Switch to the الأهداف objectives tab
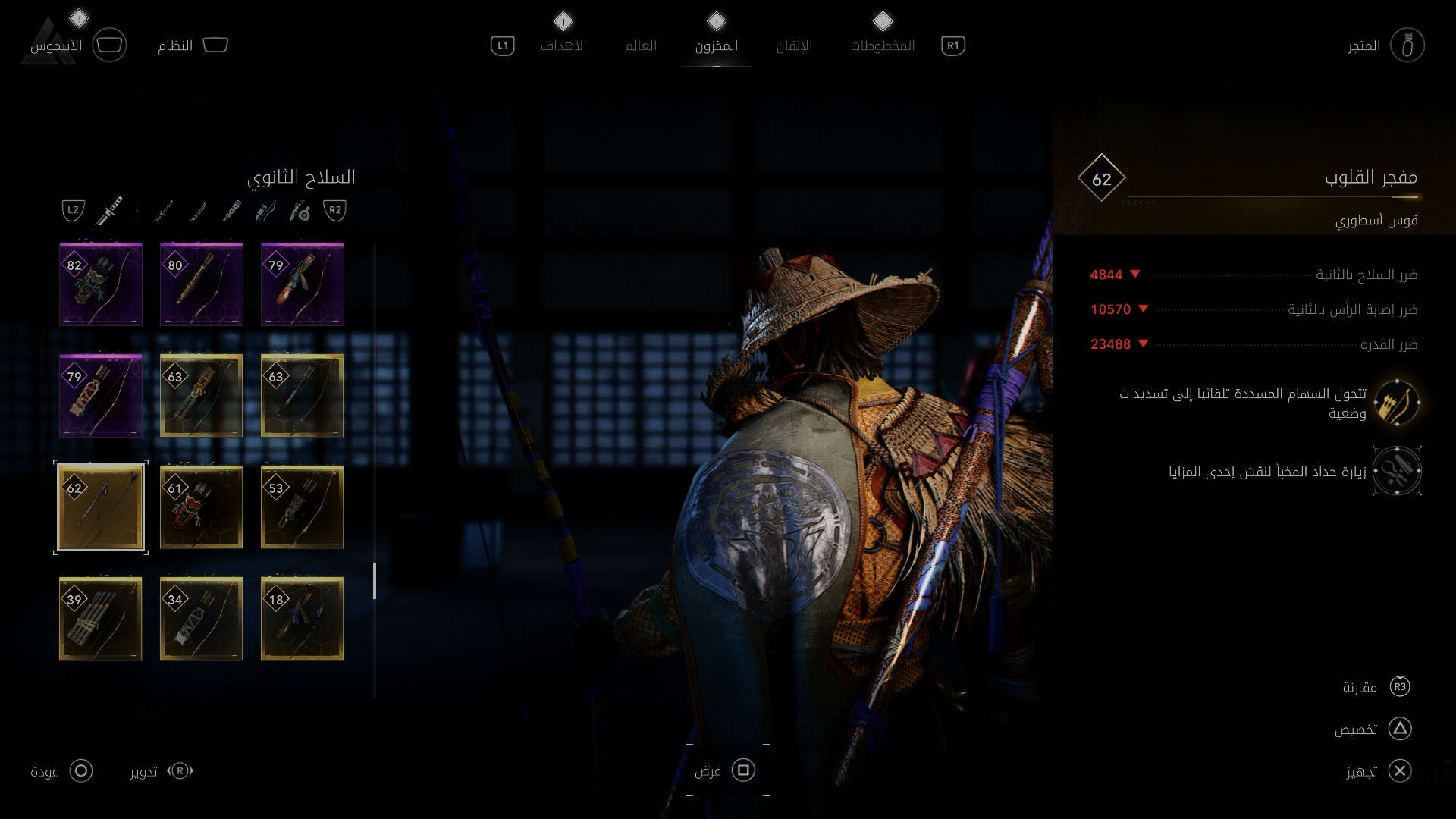1456x819 pixels. point(563,45)
